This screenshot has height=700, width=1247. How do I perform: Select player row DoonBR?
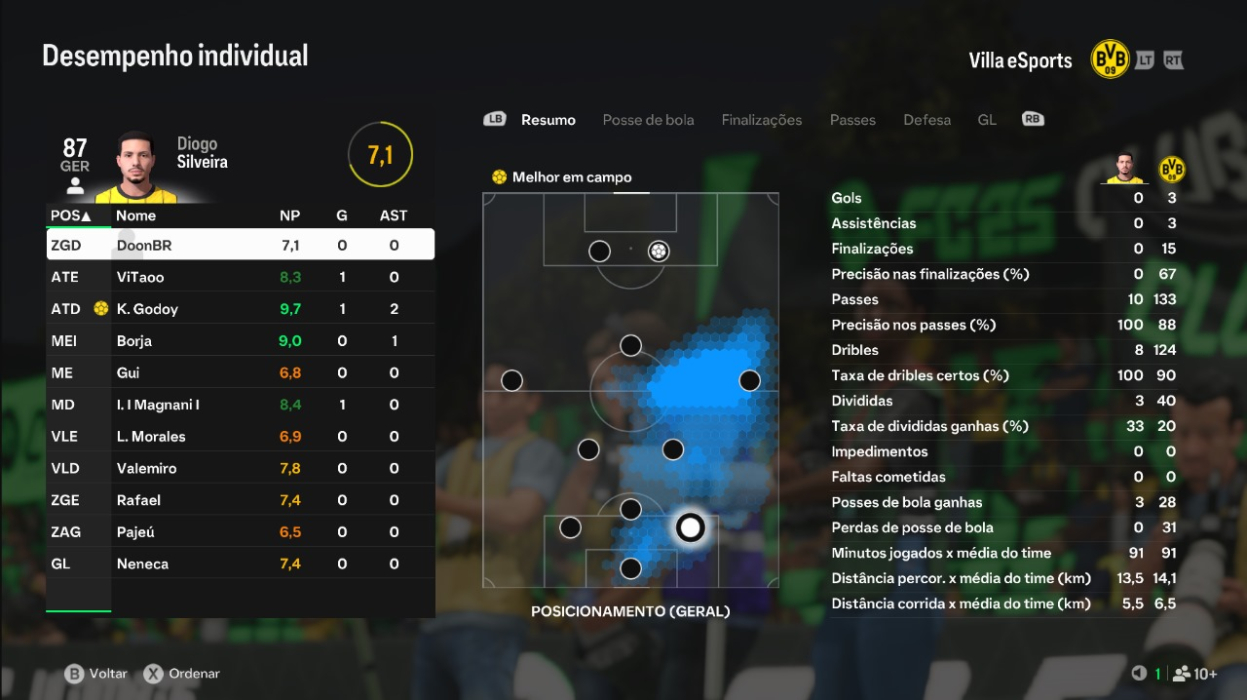coord(240,245)
